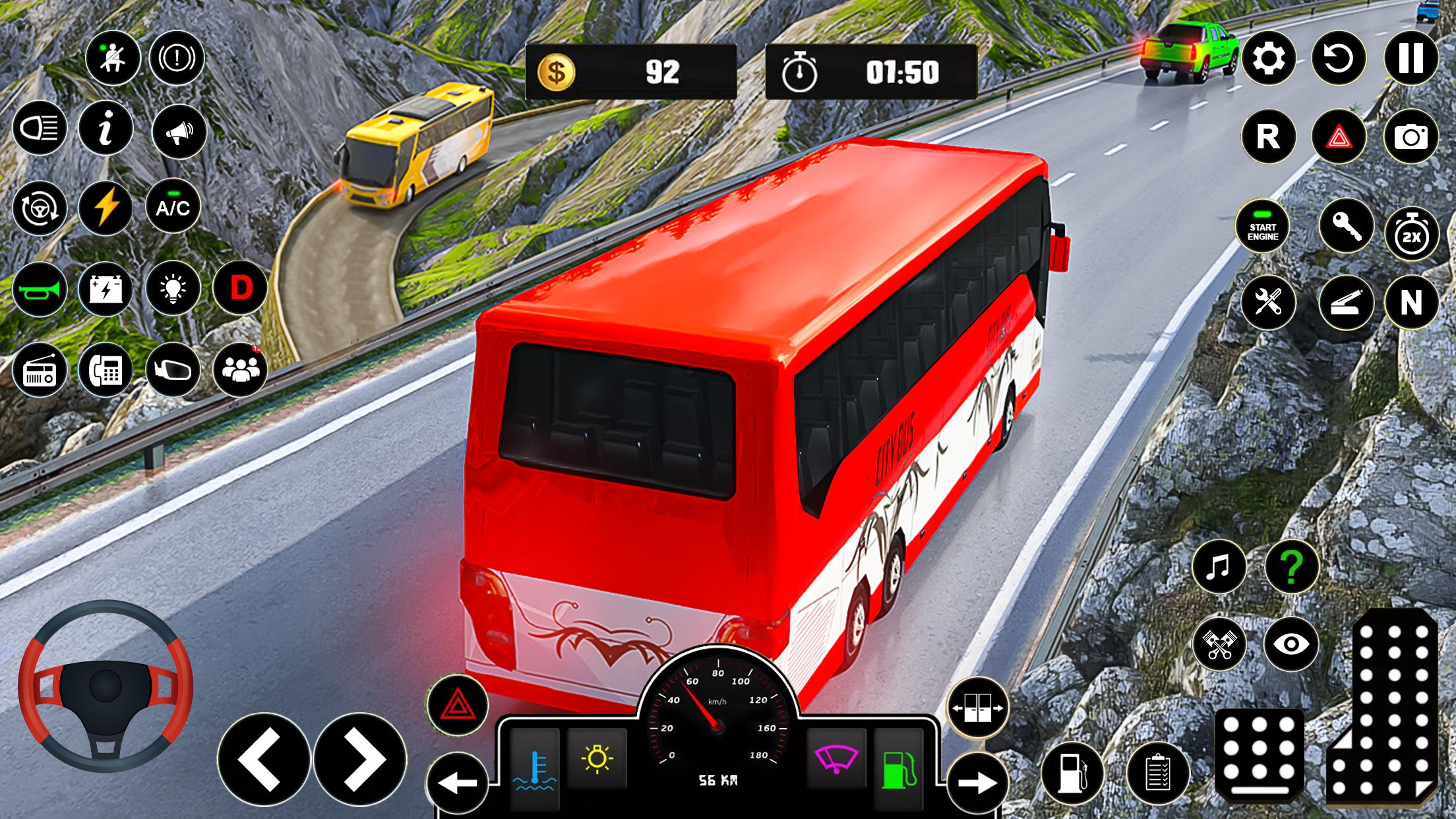Open the gear settings menu

[x=1268, y=59]
